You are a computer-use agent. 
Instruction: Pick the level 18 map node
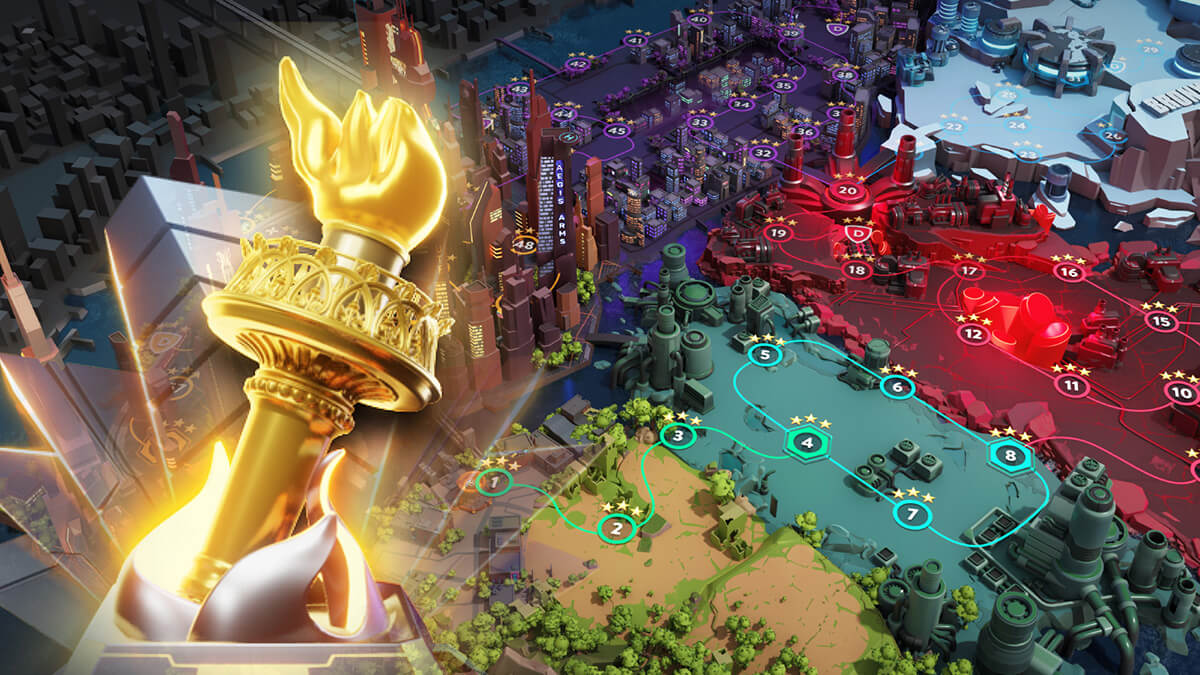855,270
